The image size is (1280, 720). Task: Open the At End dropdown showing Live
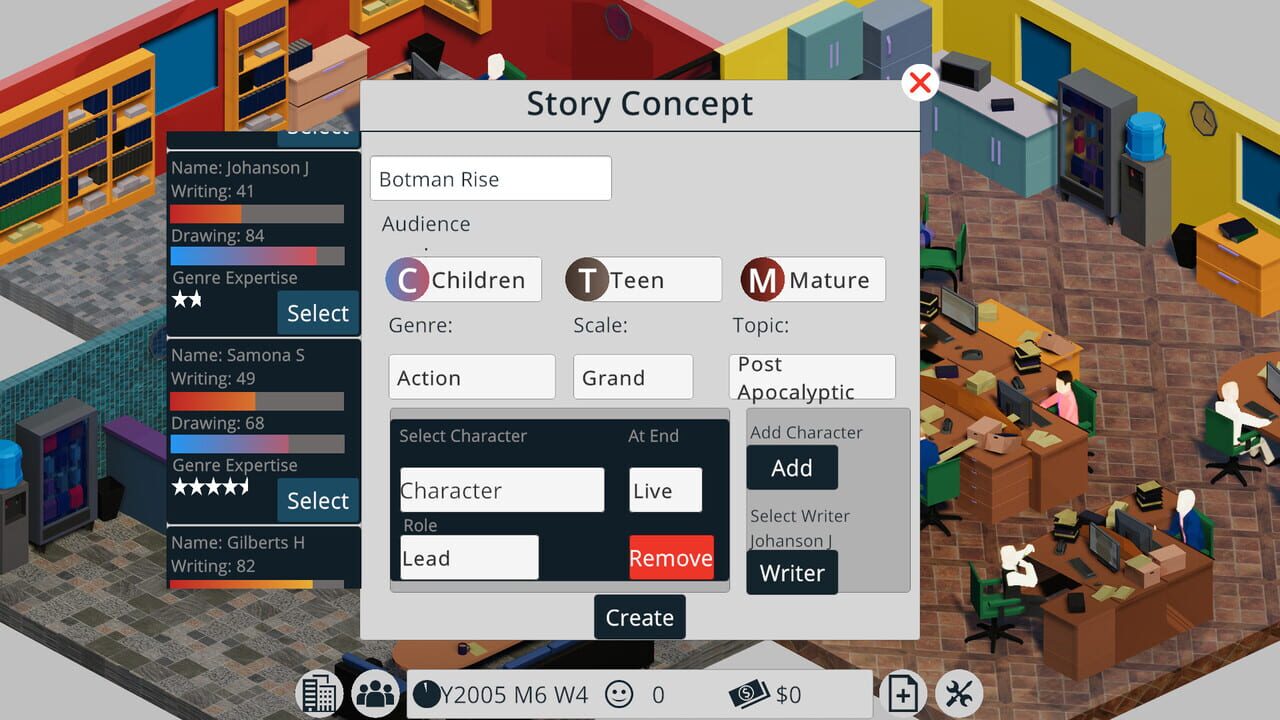[665, 490]
